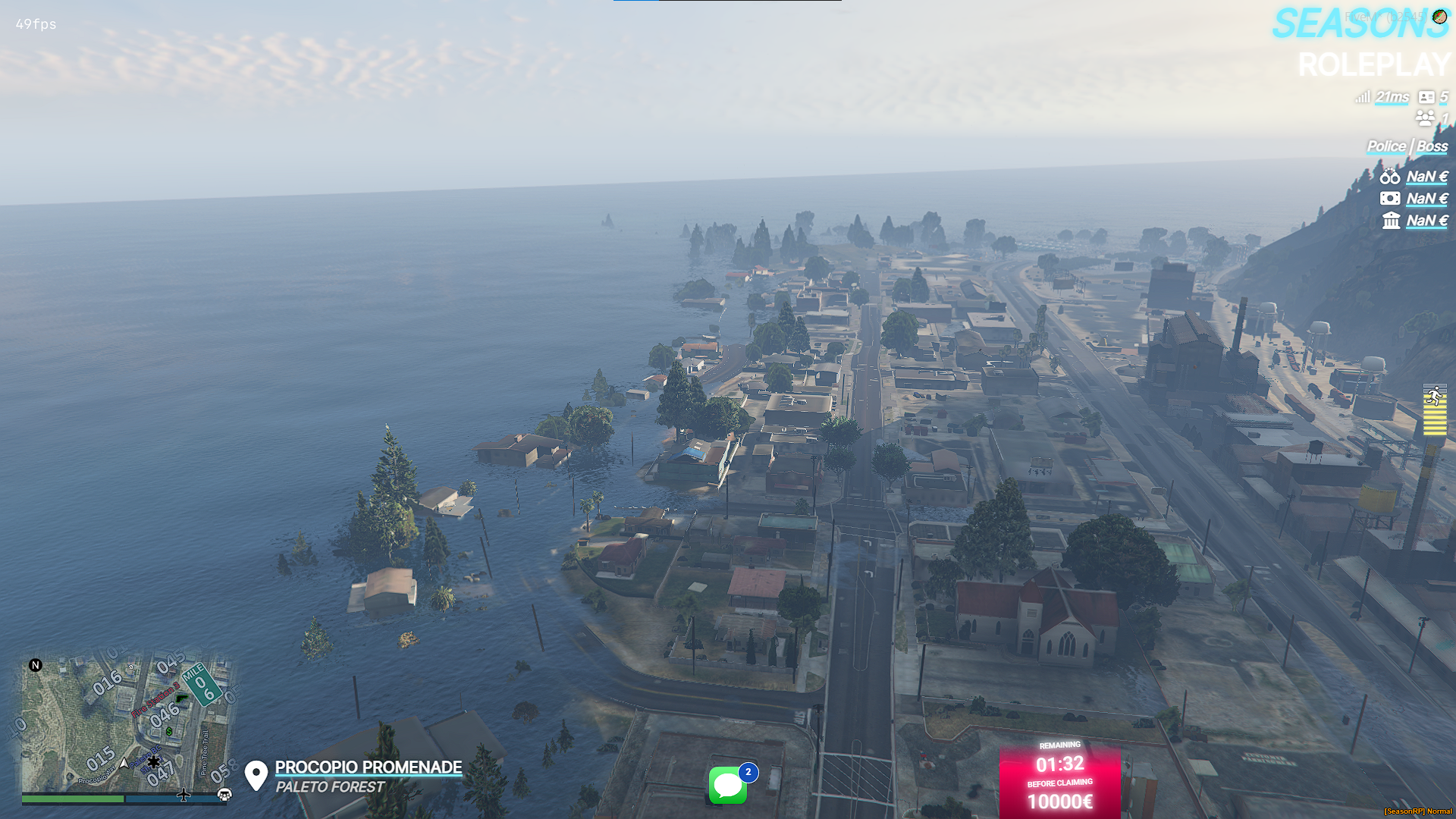Click the taco emoji icon top right
The width and height of the screenshot is (1456, 819).
click(1439, 17)
